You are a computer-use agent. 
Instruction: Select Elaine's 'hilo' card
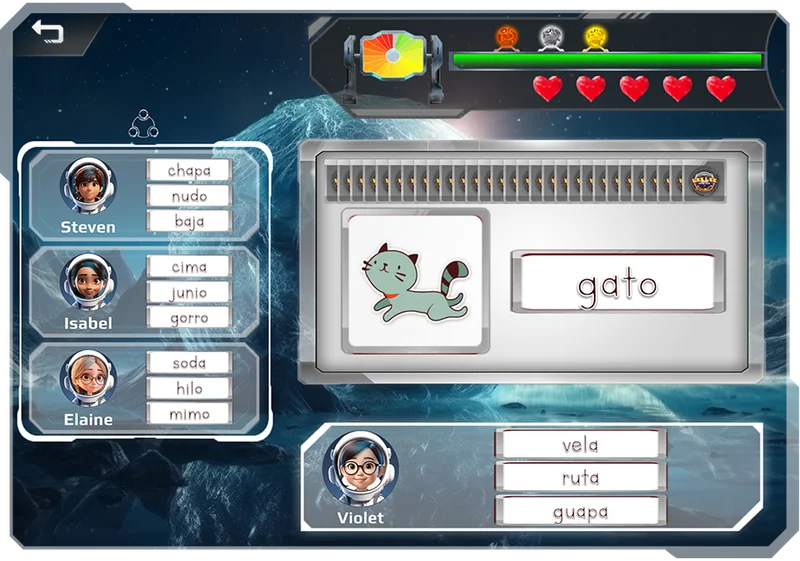189,388
